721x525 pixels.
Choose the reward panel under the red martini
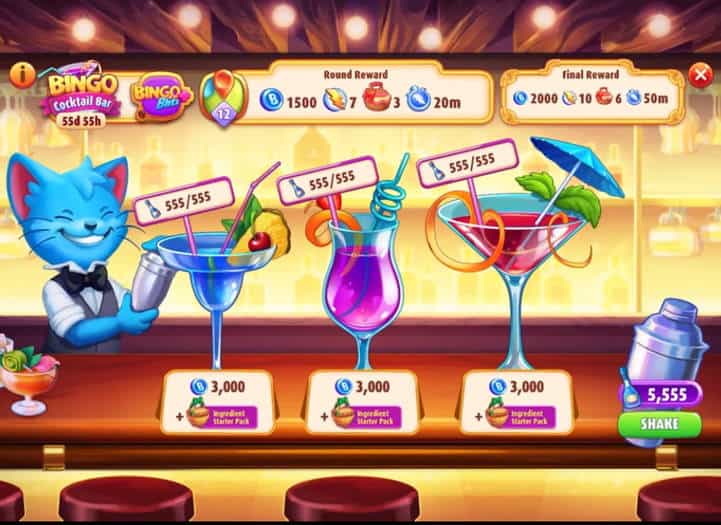pos(516,402)
